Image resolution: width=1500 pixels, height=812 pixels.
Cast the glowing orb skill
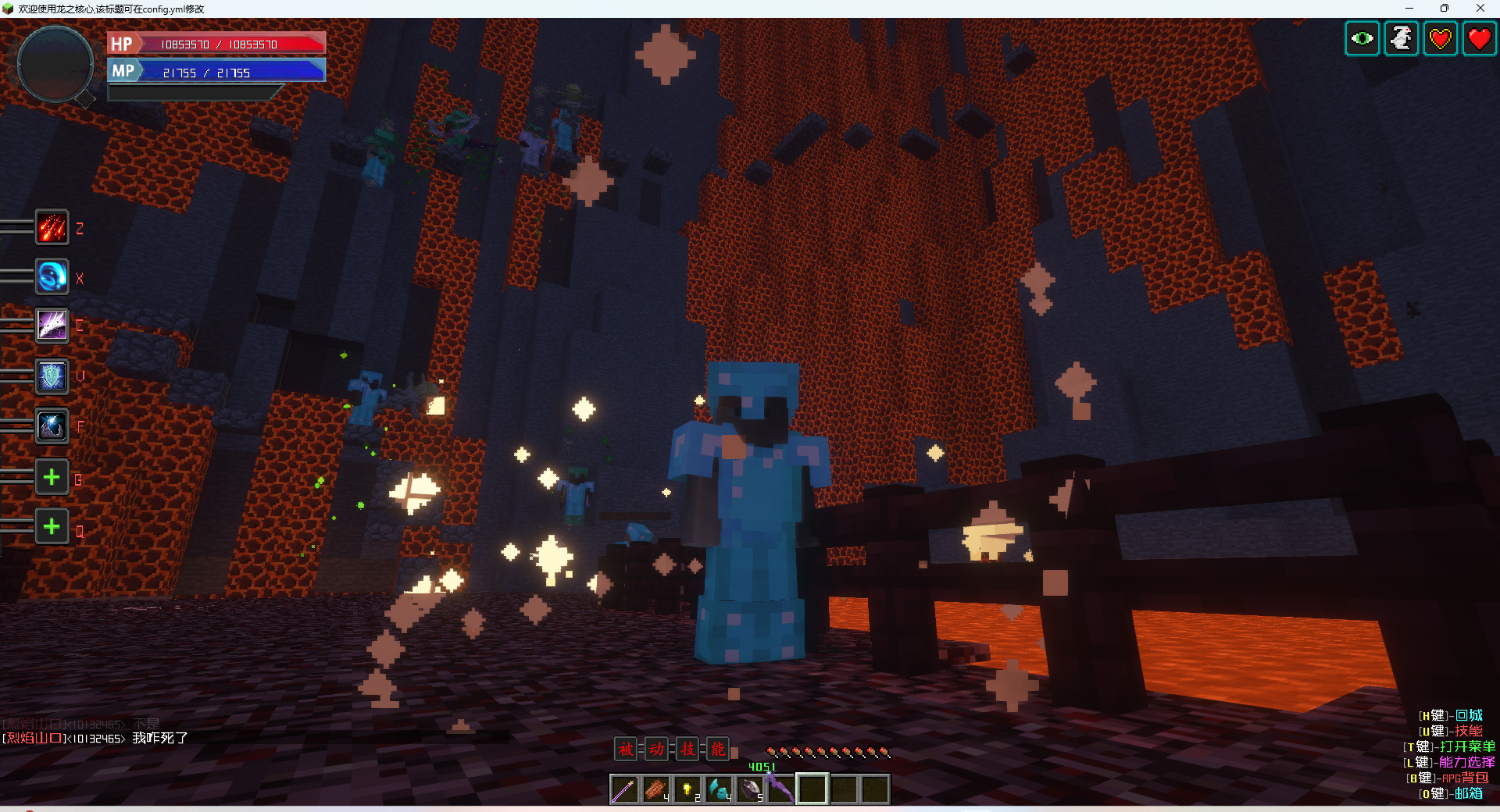point(52,426)
